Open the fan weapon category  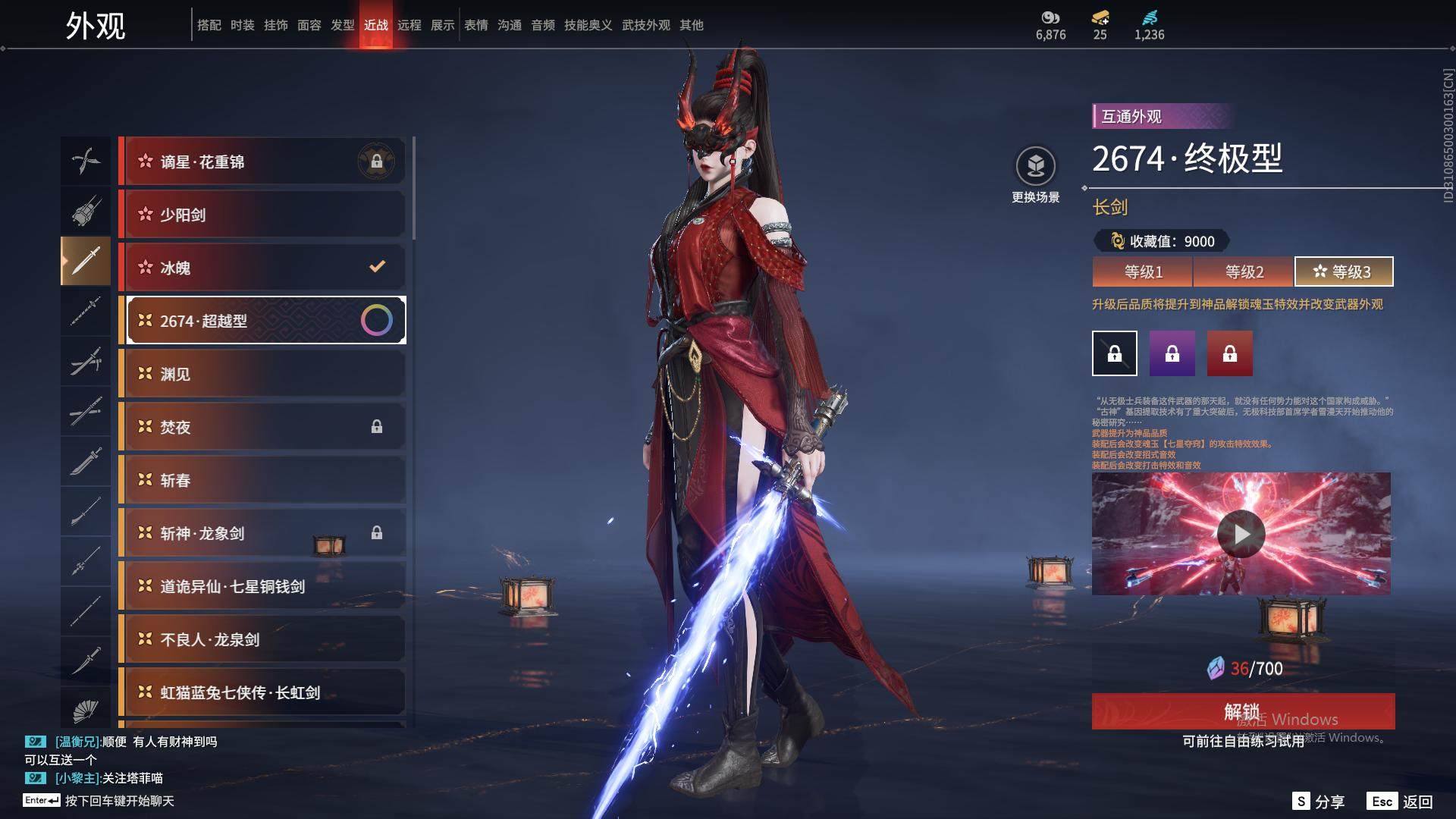(86, 711)
